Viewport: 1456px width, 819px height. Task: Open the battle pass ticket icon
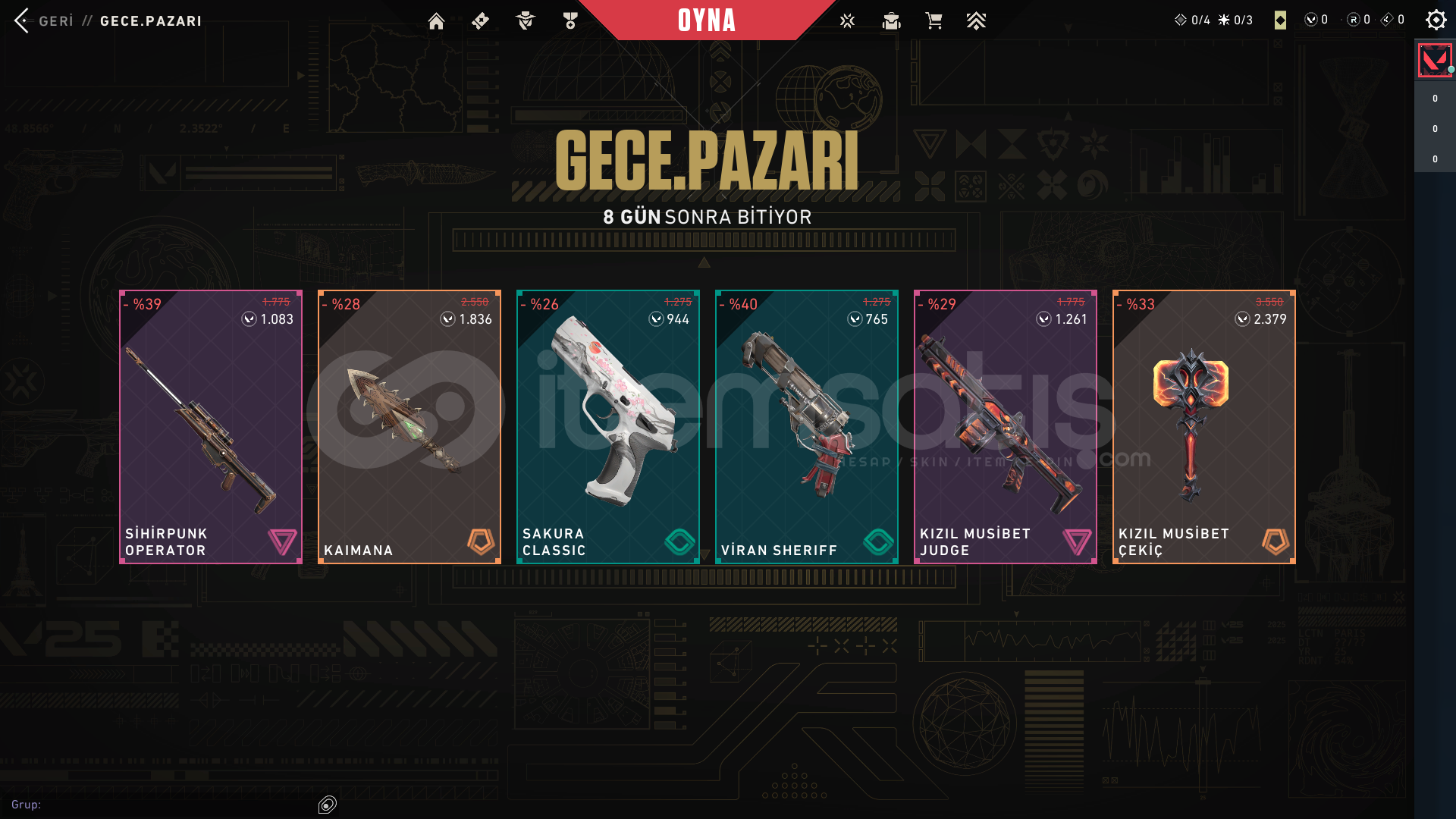(x=480, y=21)
